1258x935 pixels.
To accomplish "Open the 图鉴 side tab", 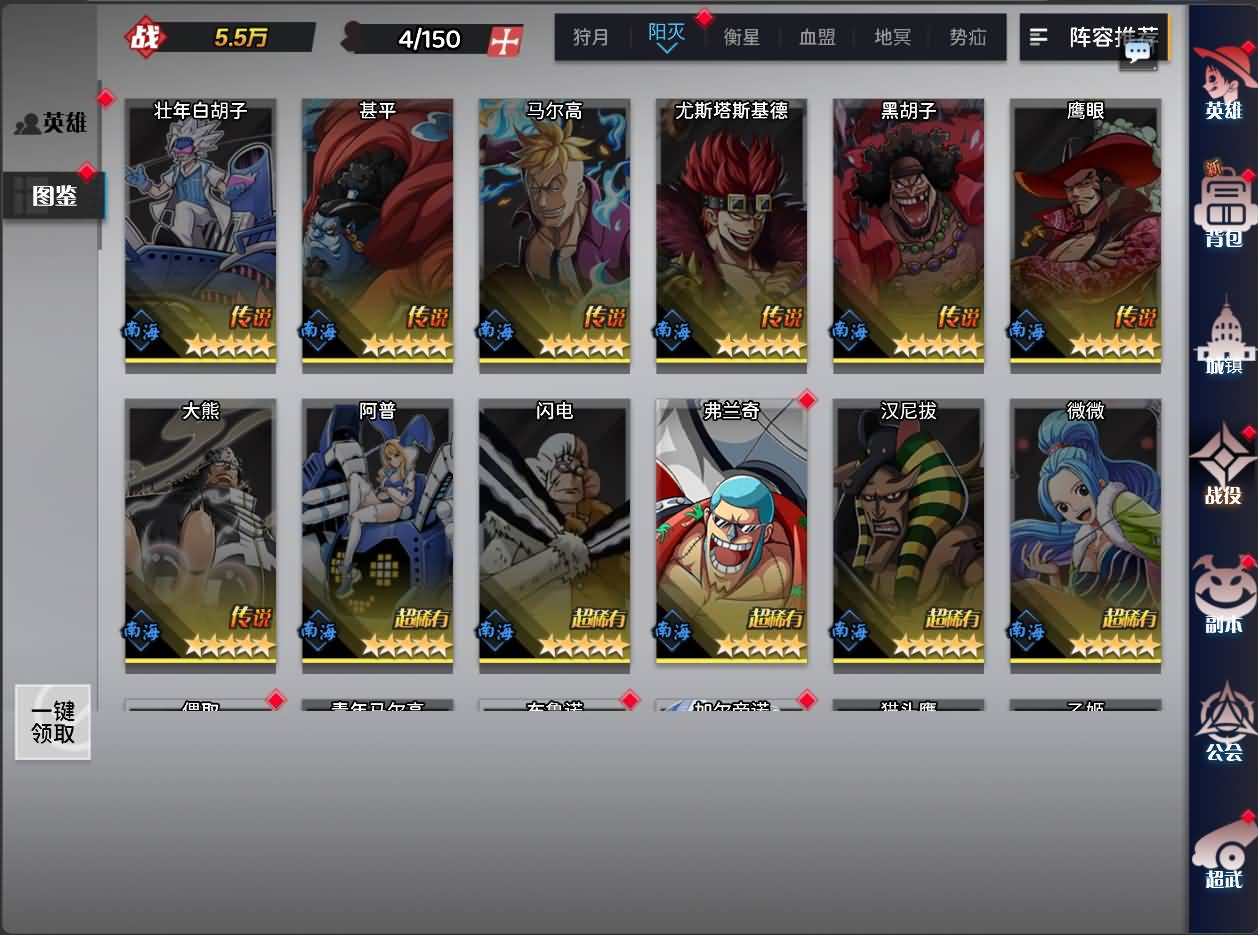I will point(54,195).
